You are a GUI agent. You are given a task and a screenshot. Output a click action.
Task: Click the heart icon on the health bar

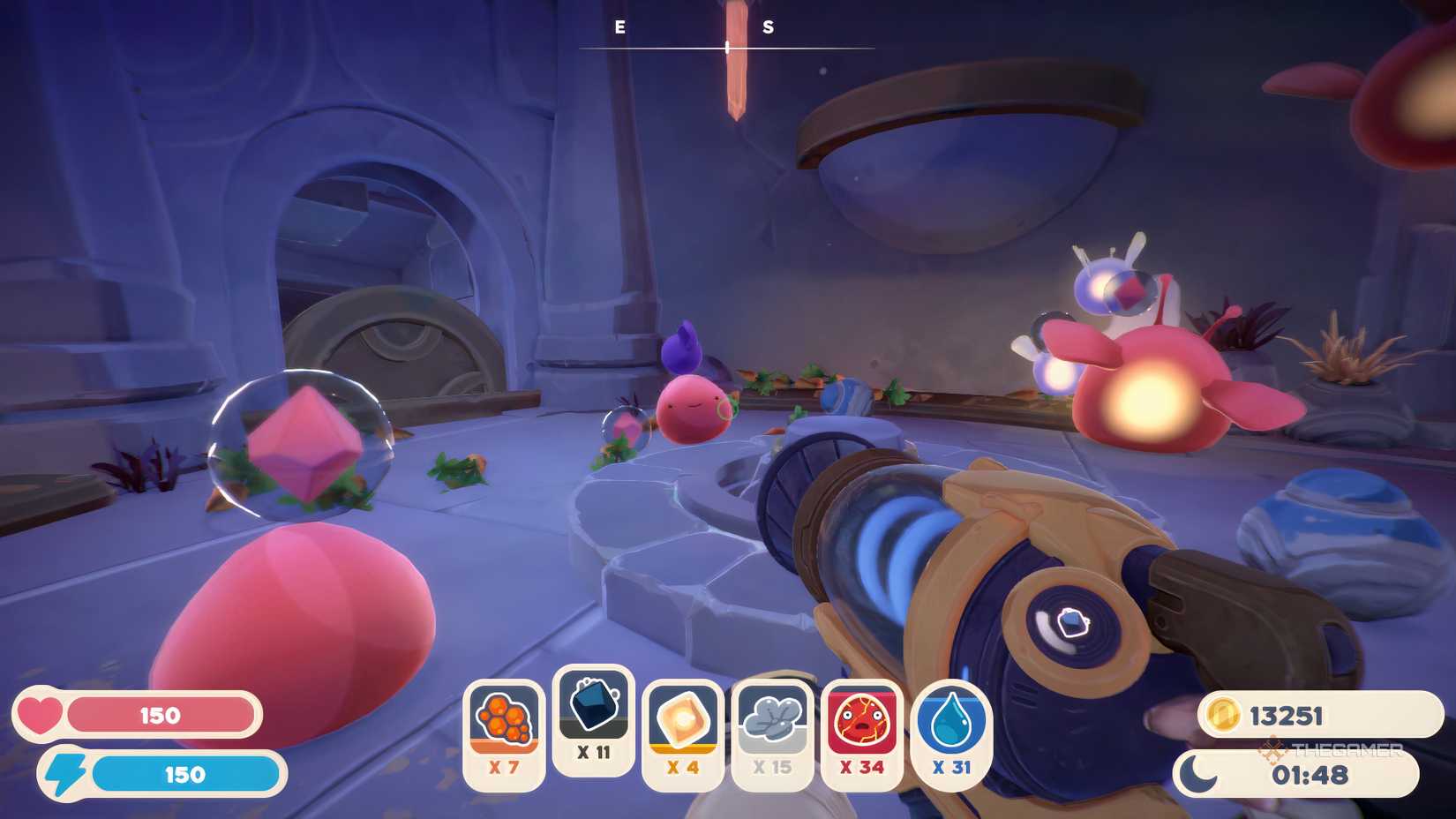click(x=41, y=716)
